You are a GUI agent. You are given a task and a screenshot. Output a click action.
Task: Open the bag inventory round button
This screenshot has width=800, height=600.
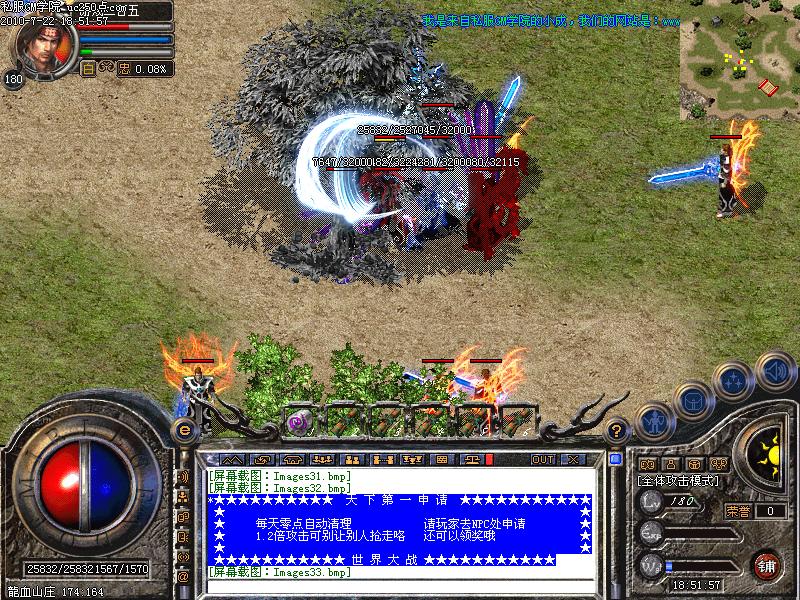pyautogui.click(x=692, y=400)
